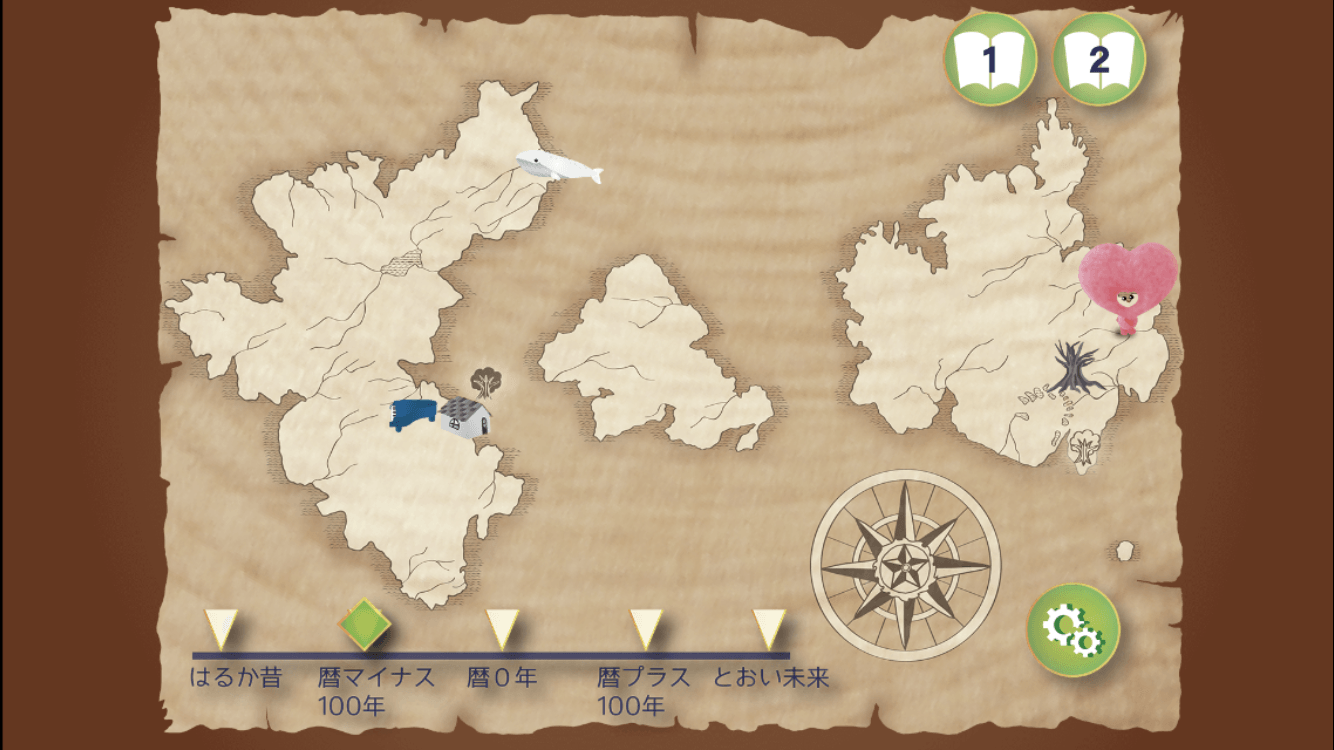Open book number 1
This screenshot has height=750, width=1334.
989,60
